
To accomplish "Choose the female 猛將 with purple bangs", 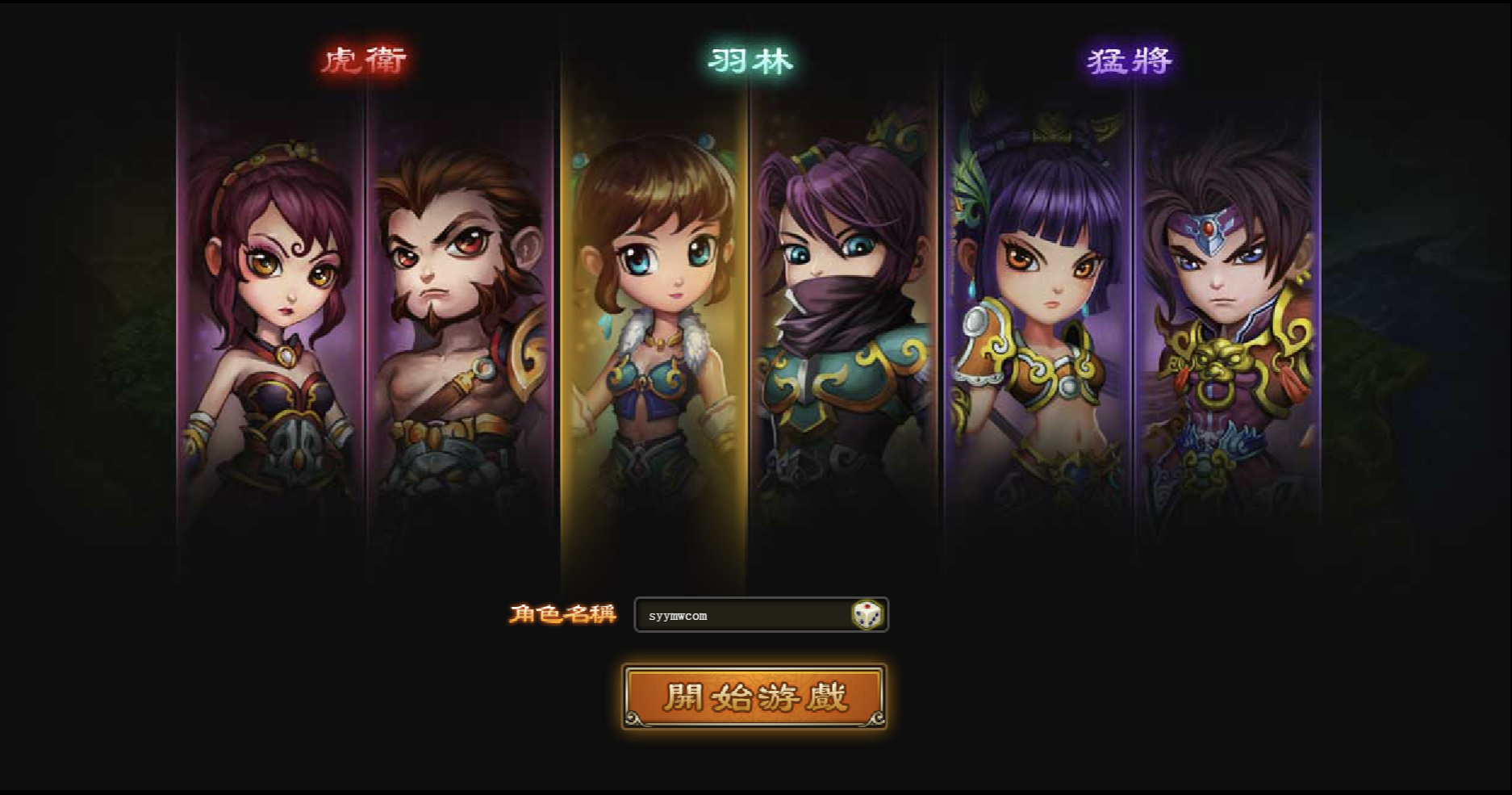I will tap(1039, 323).
